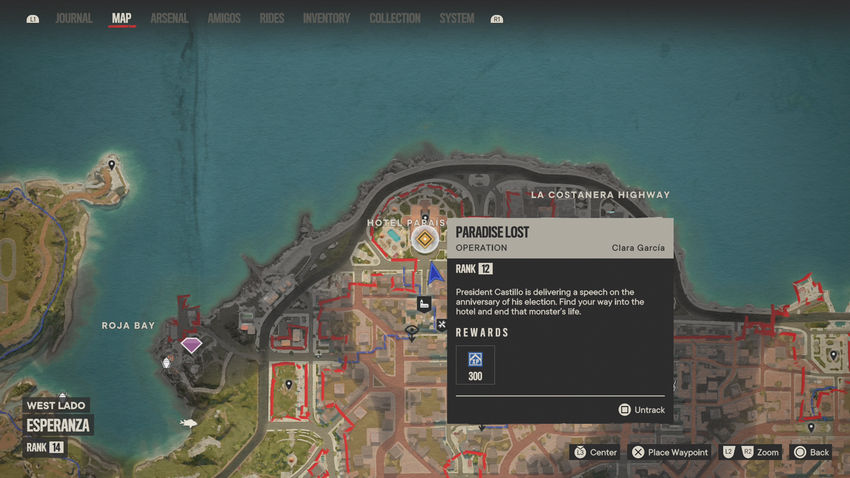The height and width of the screenshot is (478, 850).
Task: Show the Rides tab
Action: click(271, 18)
